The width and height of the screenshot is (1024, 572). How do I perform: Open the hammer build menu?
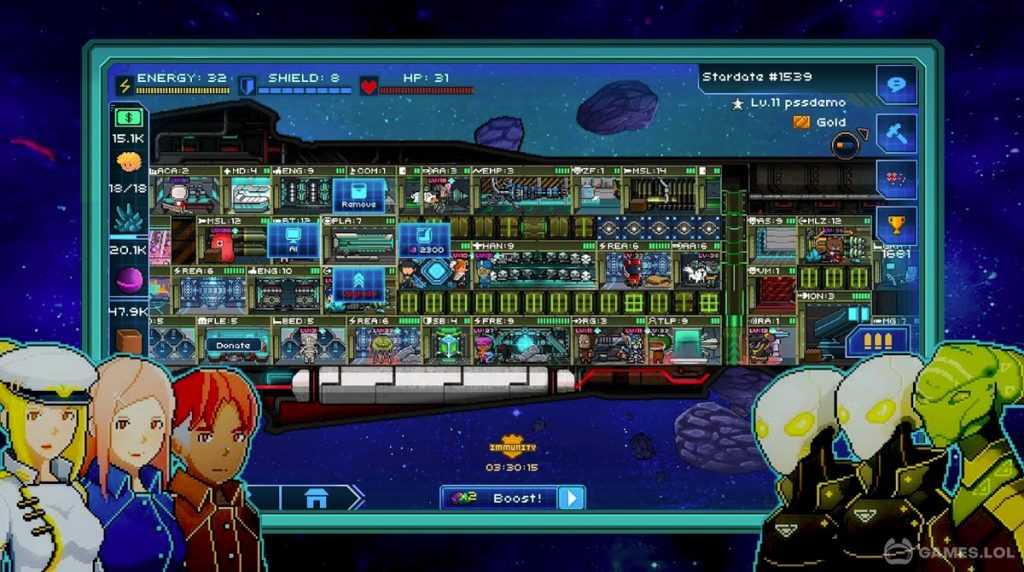tap(896, 133)
